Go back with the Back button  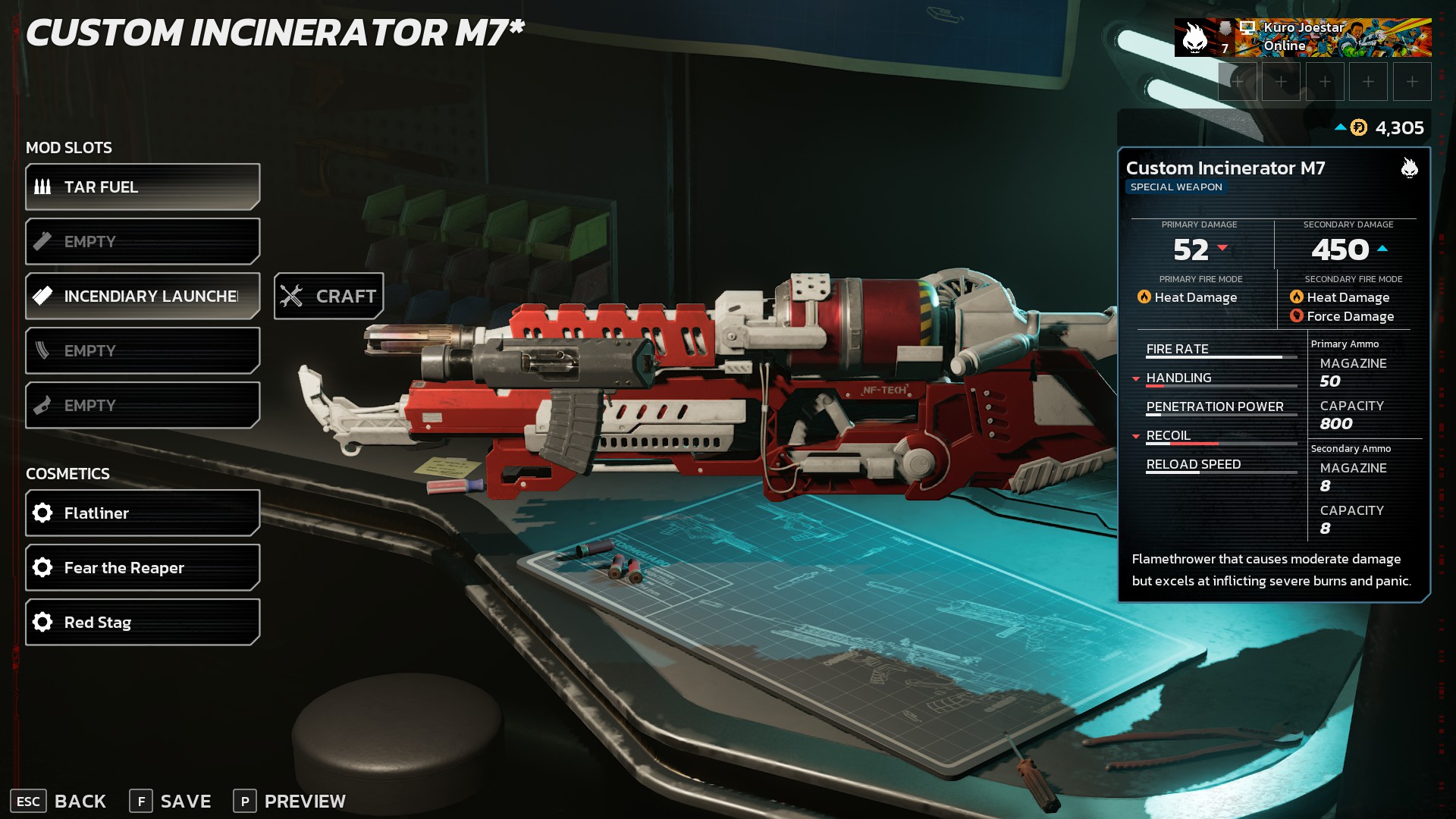click(59, 802)
